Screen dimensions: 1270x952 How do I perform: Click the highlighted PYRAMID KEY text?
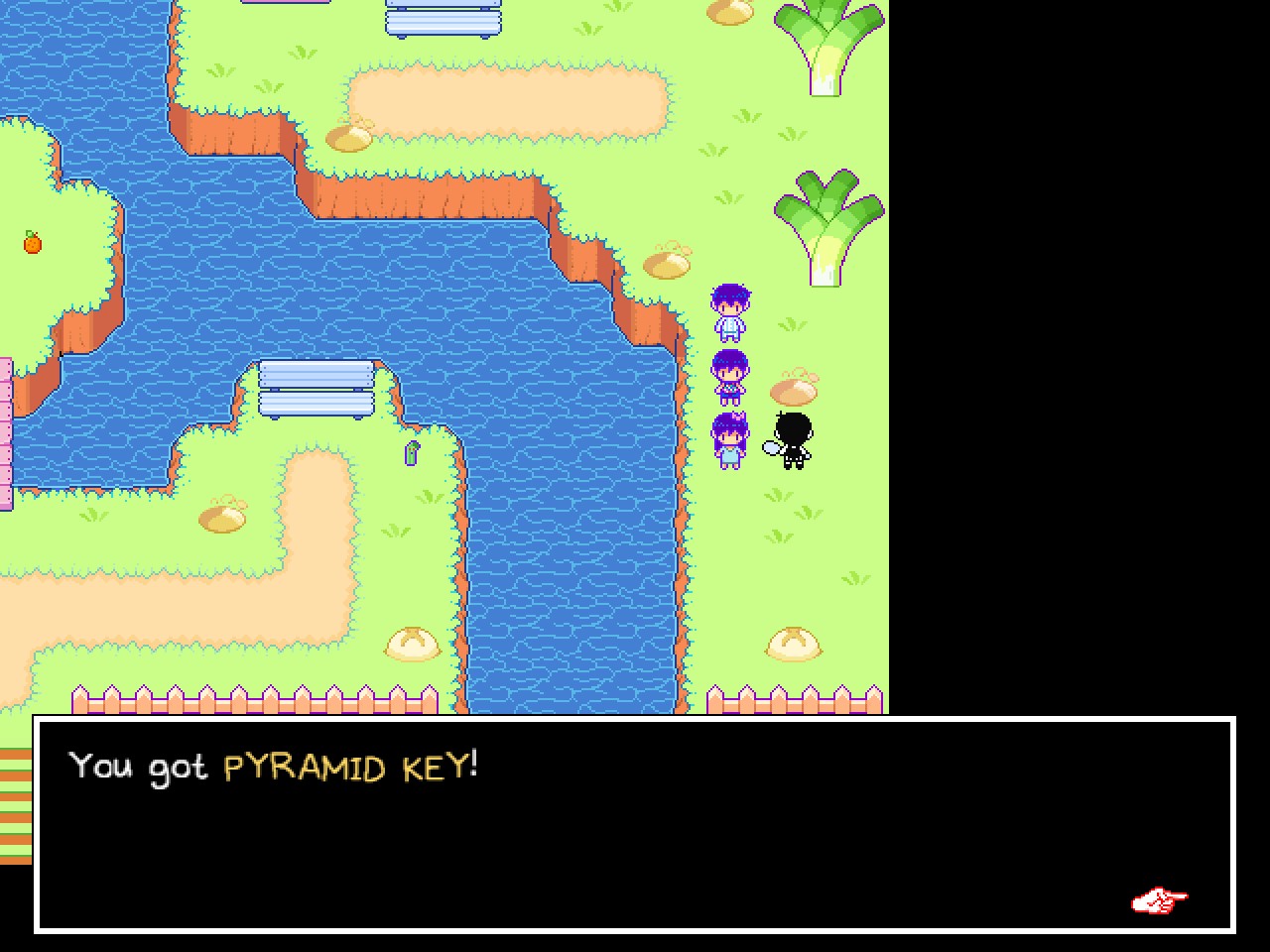click(x=352, y=767)
